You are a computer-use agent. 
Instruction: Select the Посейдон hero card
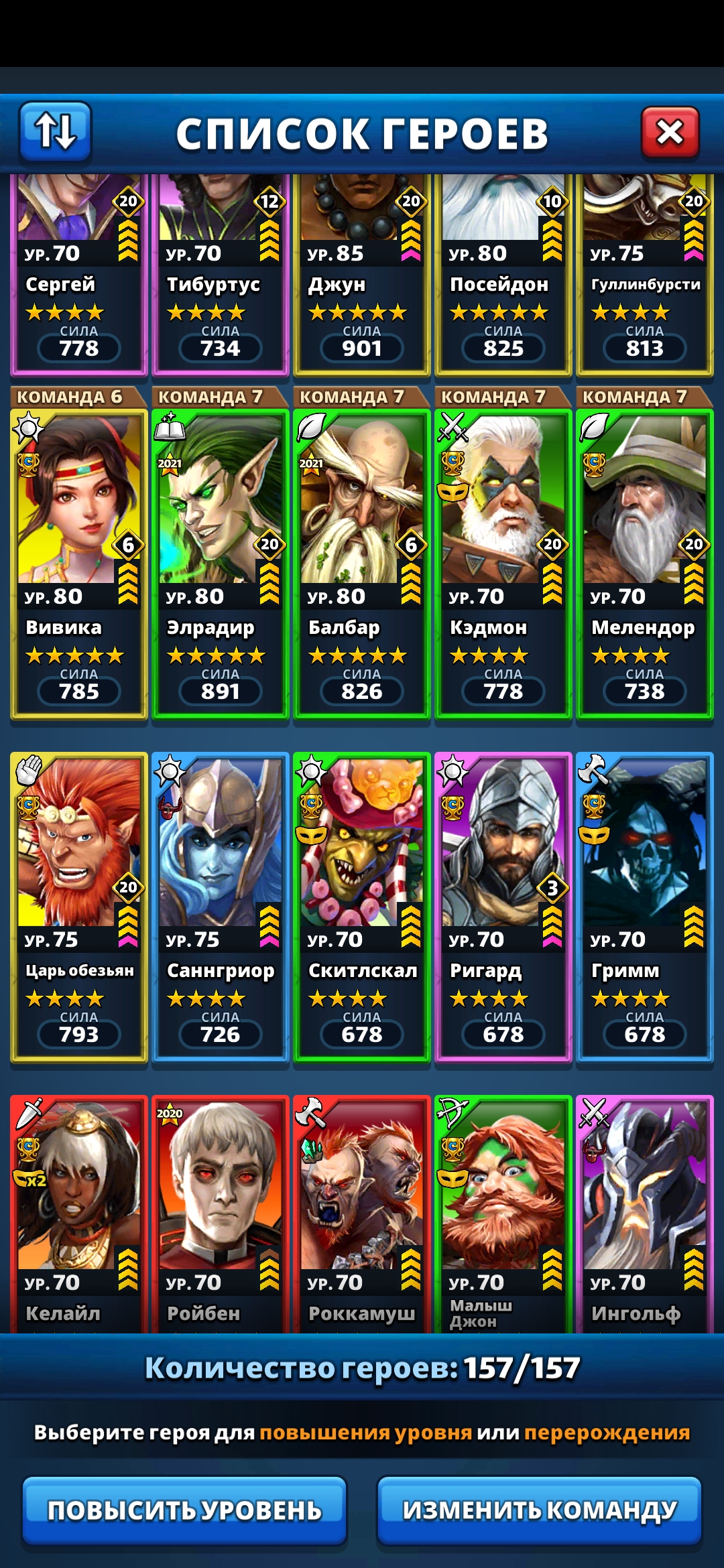[x=503, y=275]
